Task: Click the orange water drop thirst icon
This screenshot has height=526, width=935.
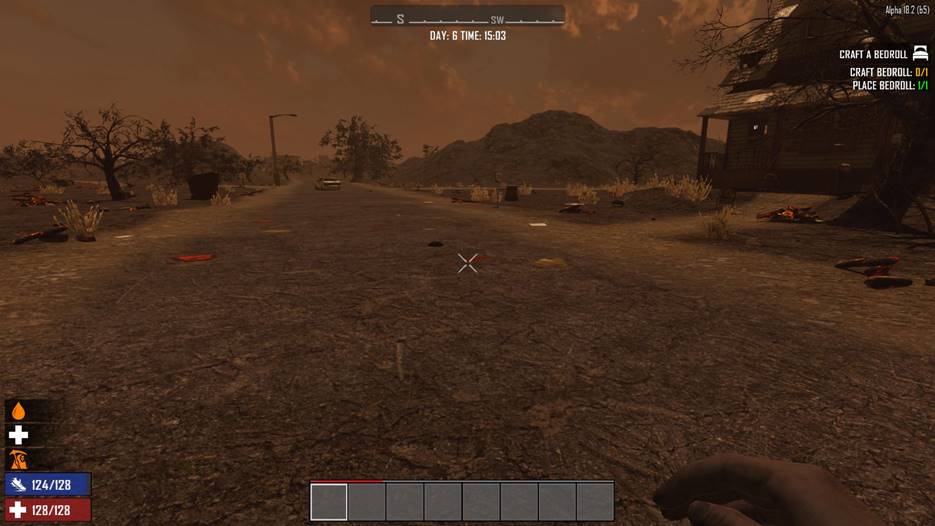Action: coord(18,411)
